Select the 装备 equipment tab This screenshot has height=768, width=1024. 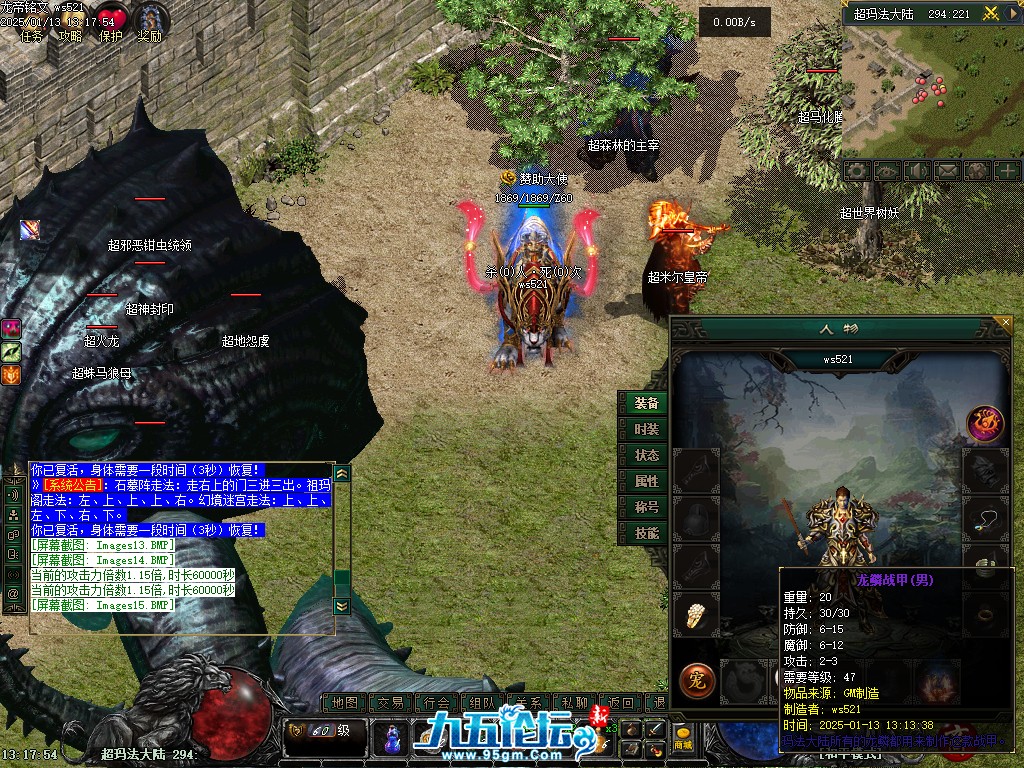646,403
